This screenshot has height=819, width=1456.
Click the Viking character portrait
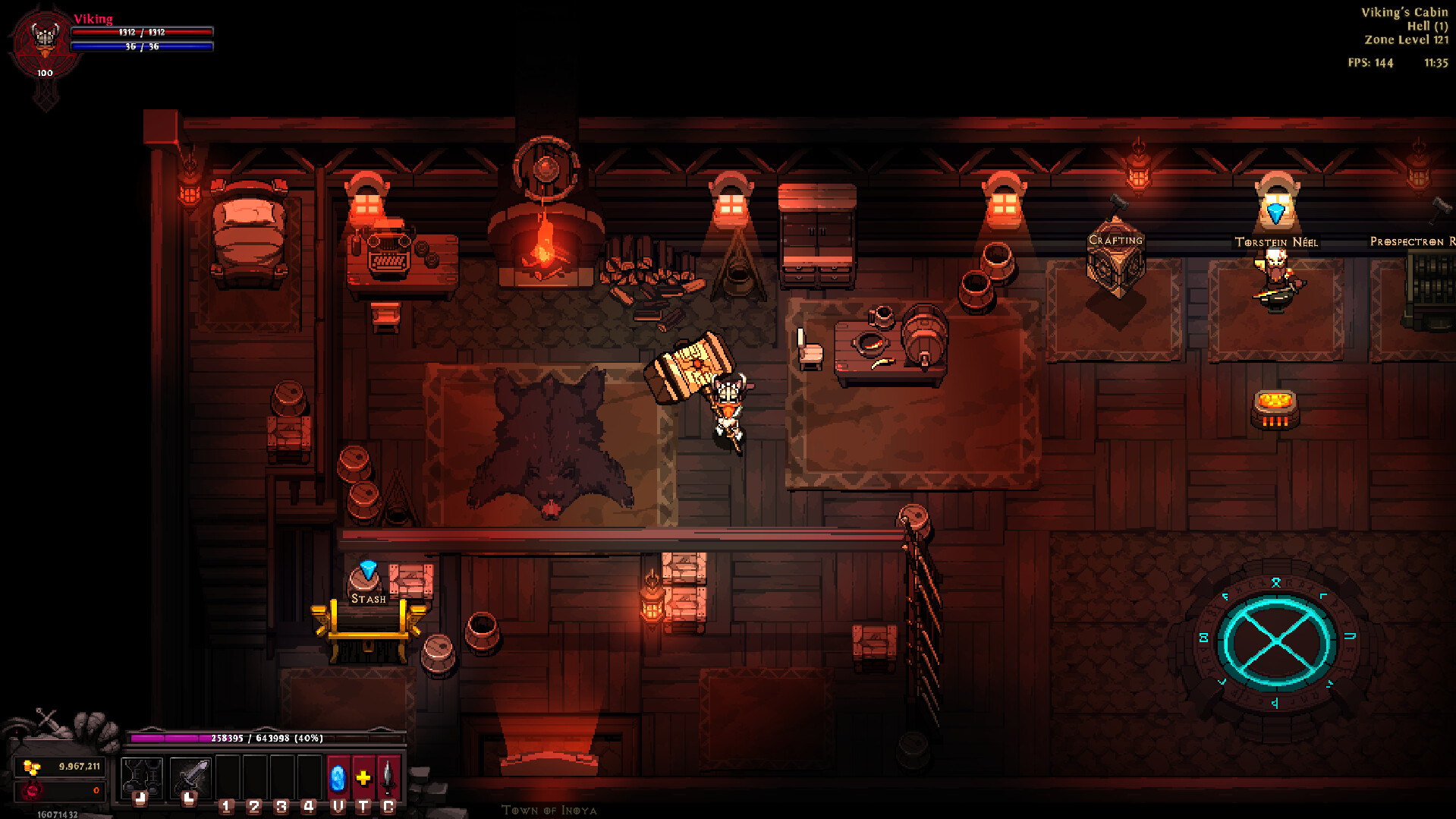(43, 38)
